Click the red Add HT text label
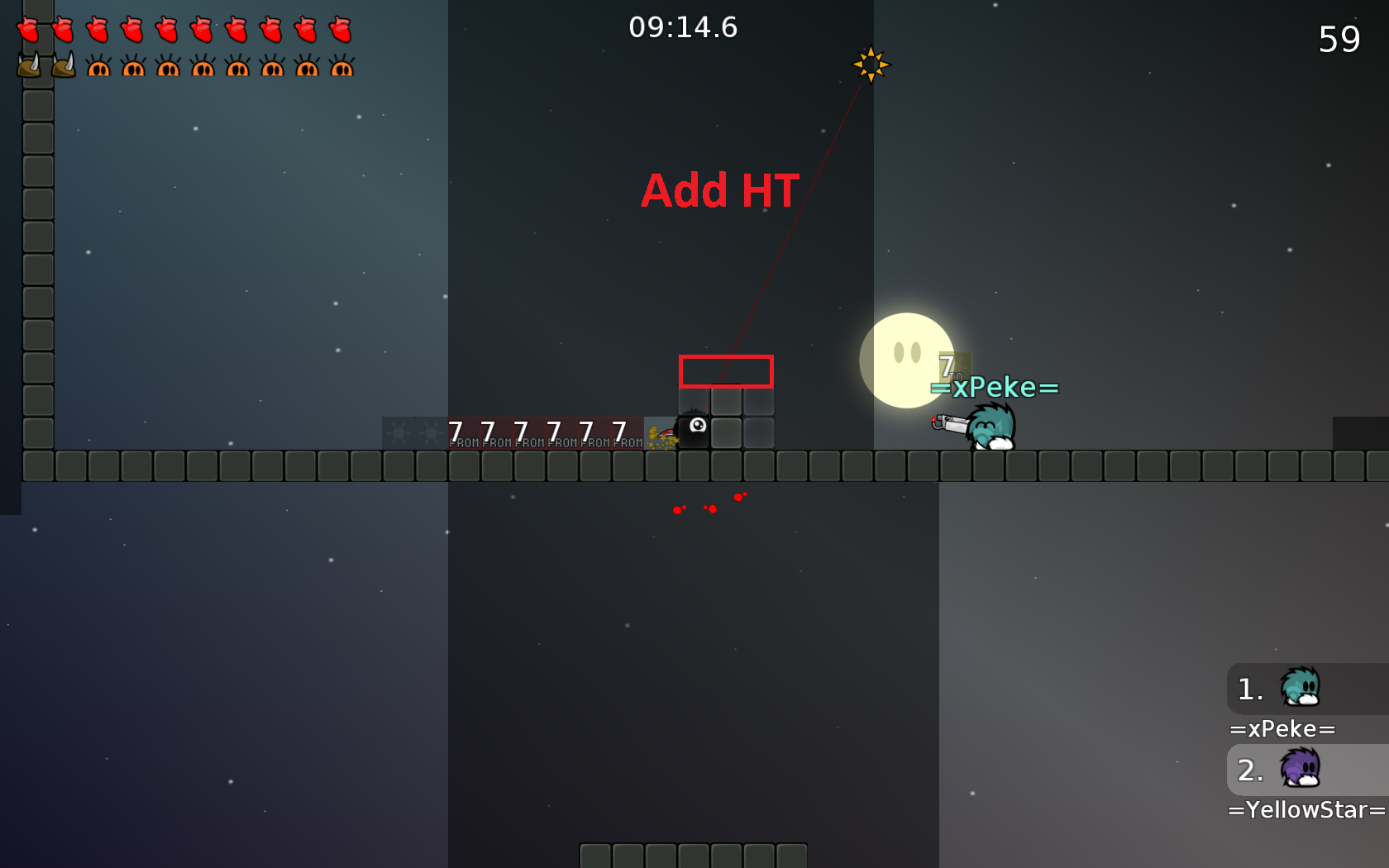The height and width of the screenshot is (868, 1389). coord(718,191)
